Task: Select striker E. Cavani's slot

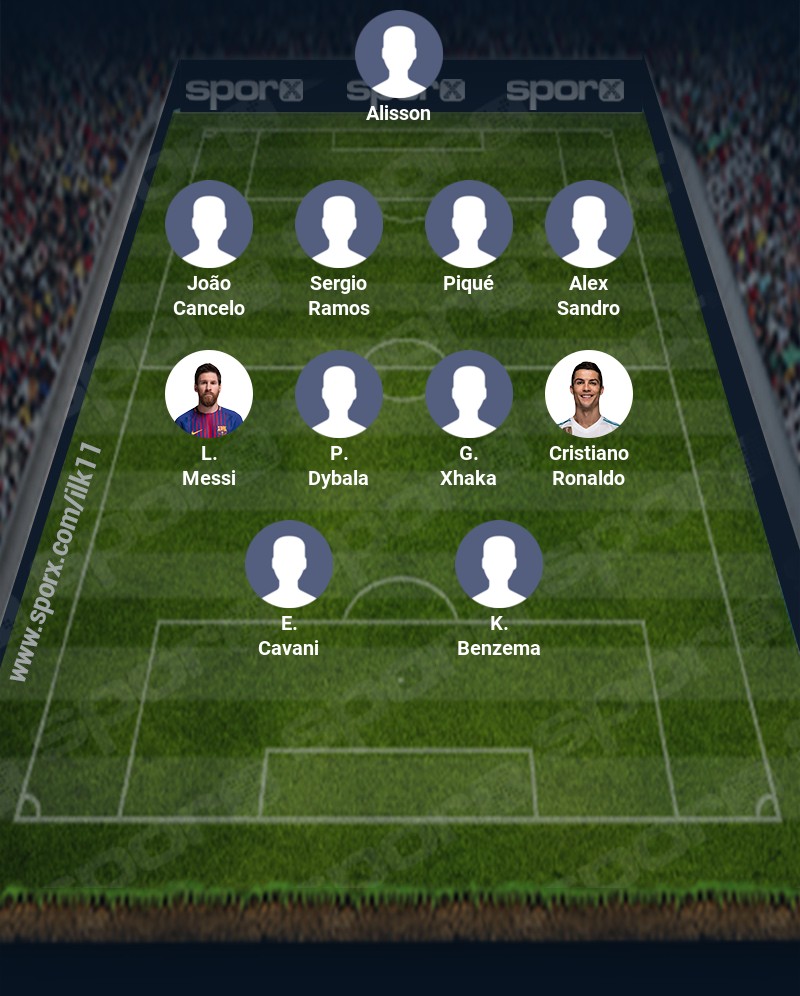Action: click(x=289, y=564)
